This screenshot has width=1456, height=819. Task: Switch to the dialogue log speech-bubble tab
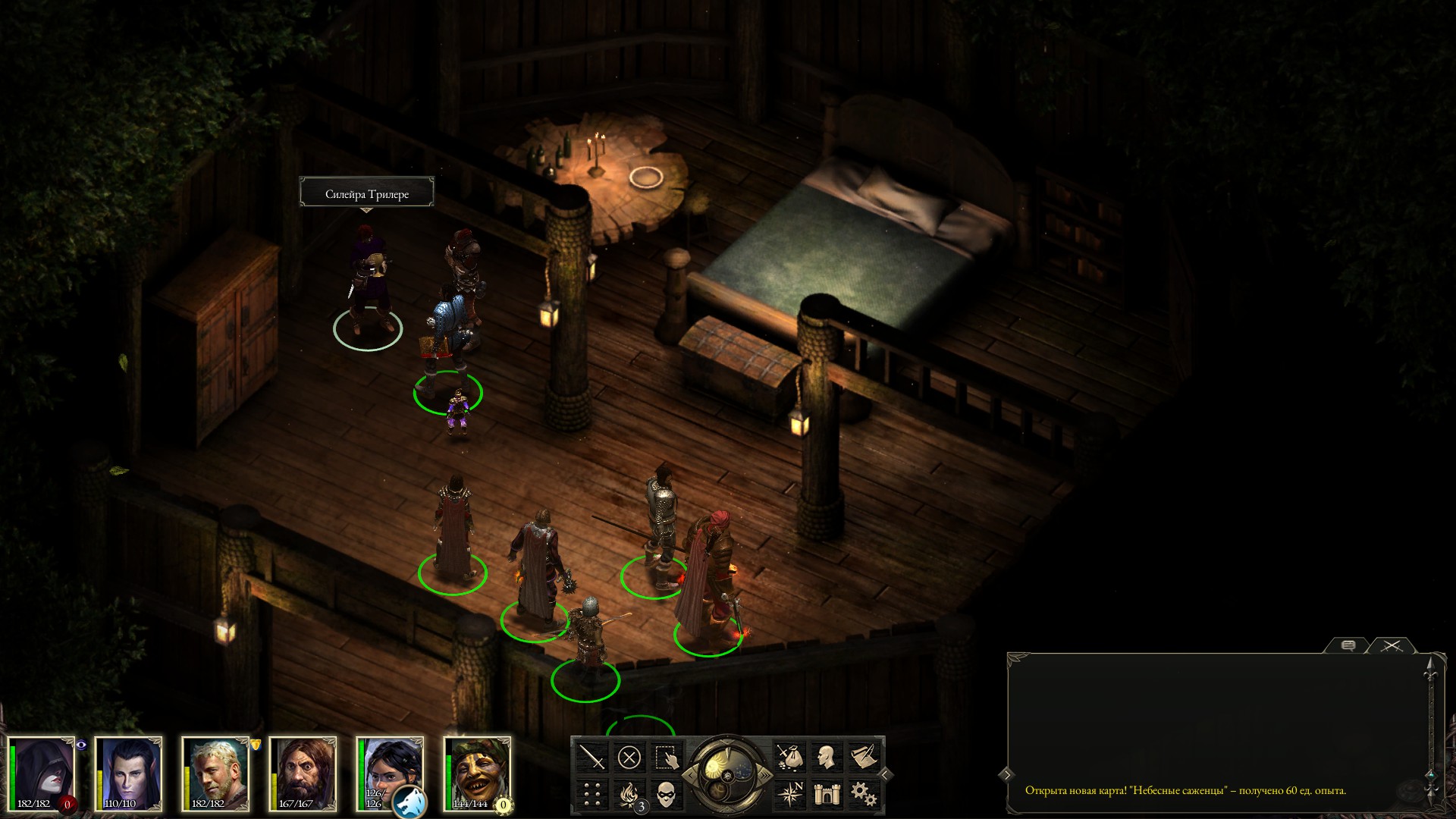1348,646
